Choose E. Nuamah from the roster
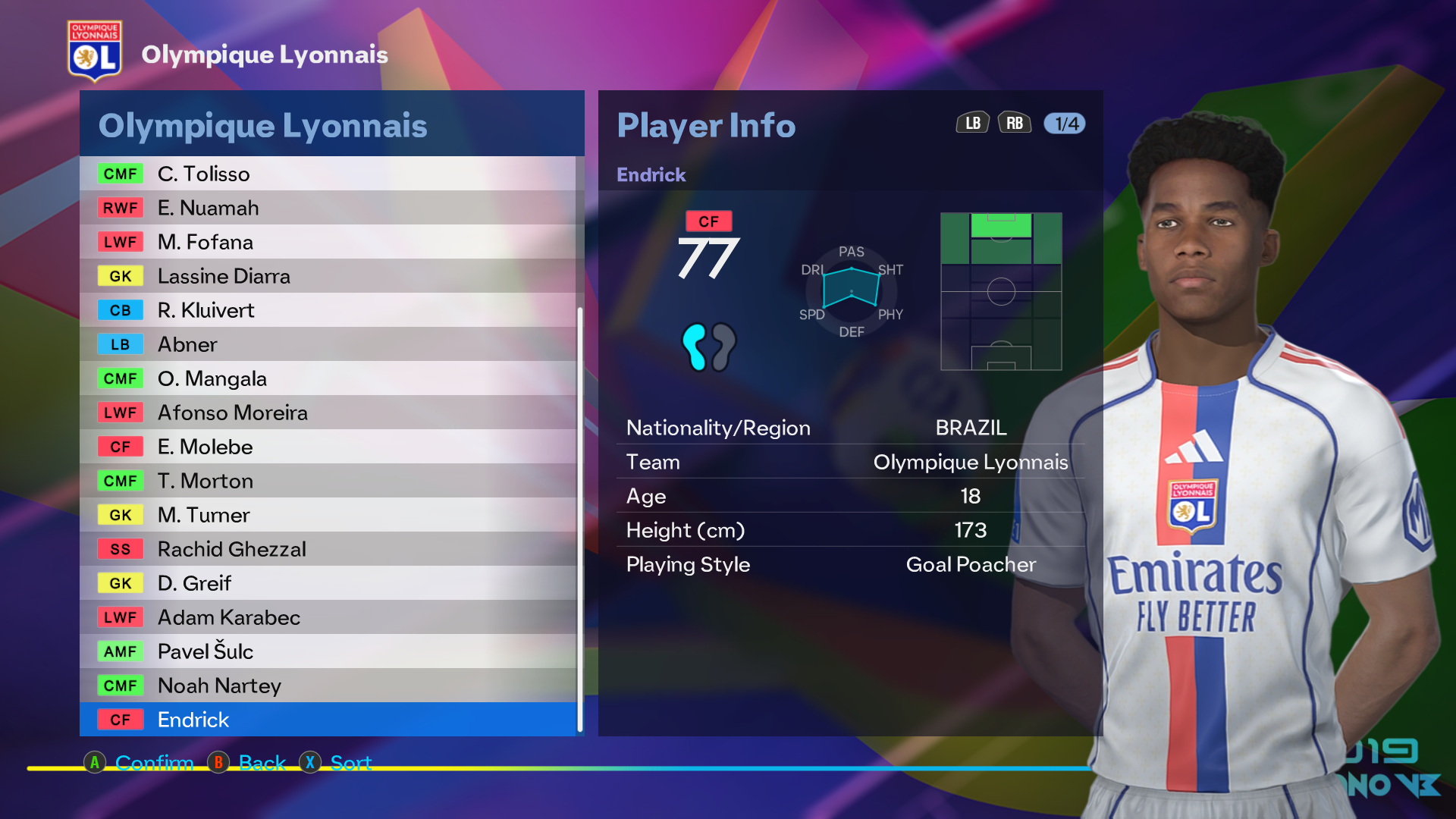 coord(328,208)
